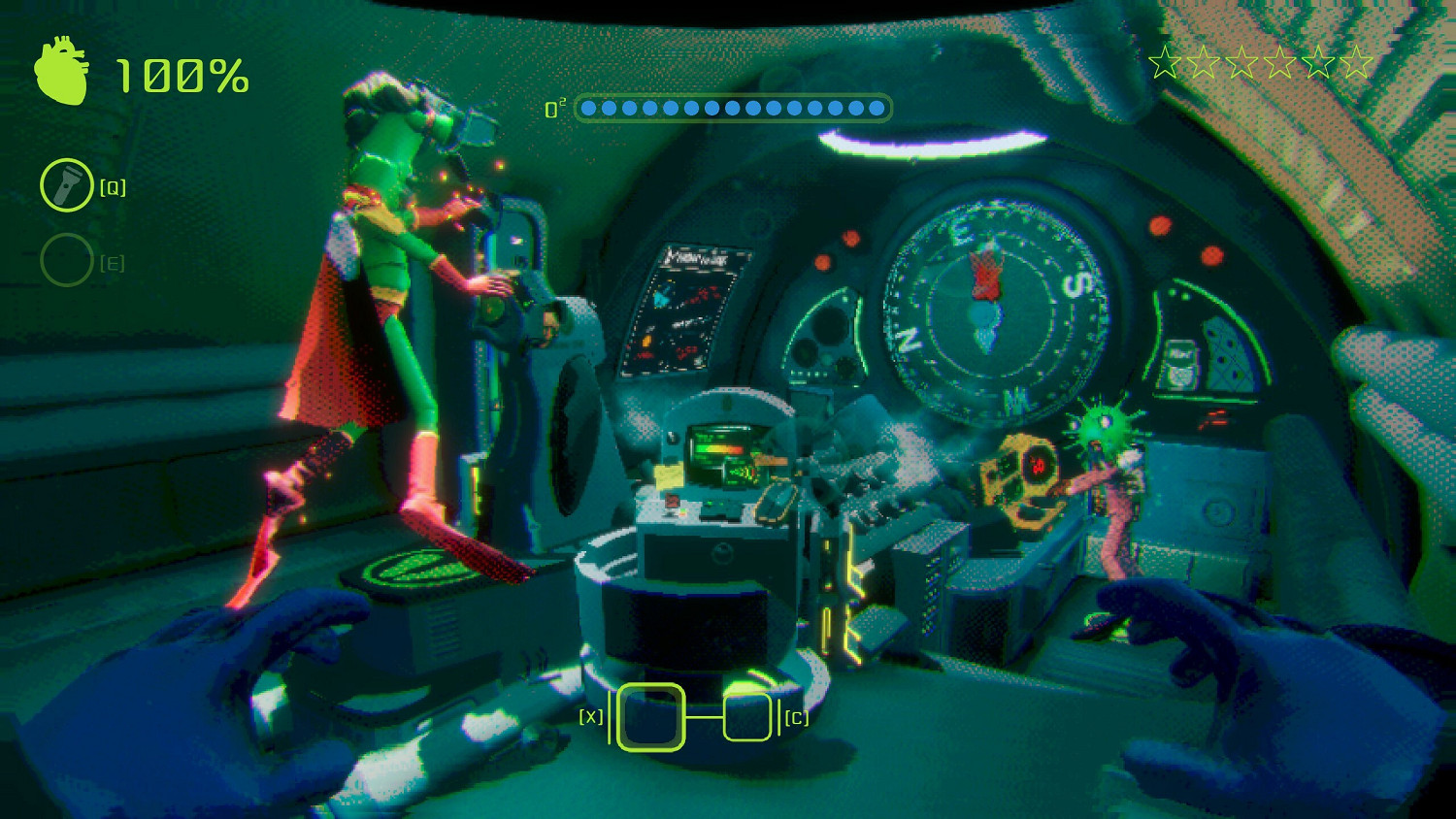Click the first star in the rating row
1456x819 pixels.
[x=1164, y=62]
